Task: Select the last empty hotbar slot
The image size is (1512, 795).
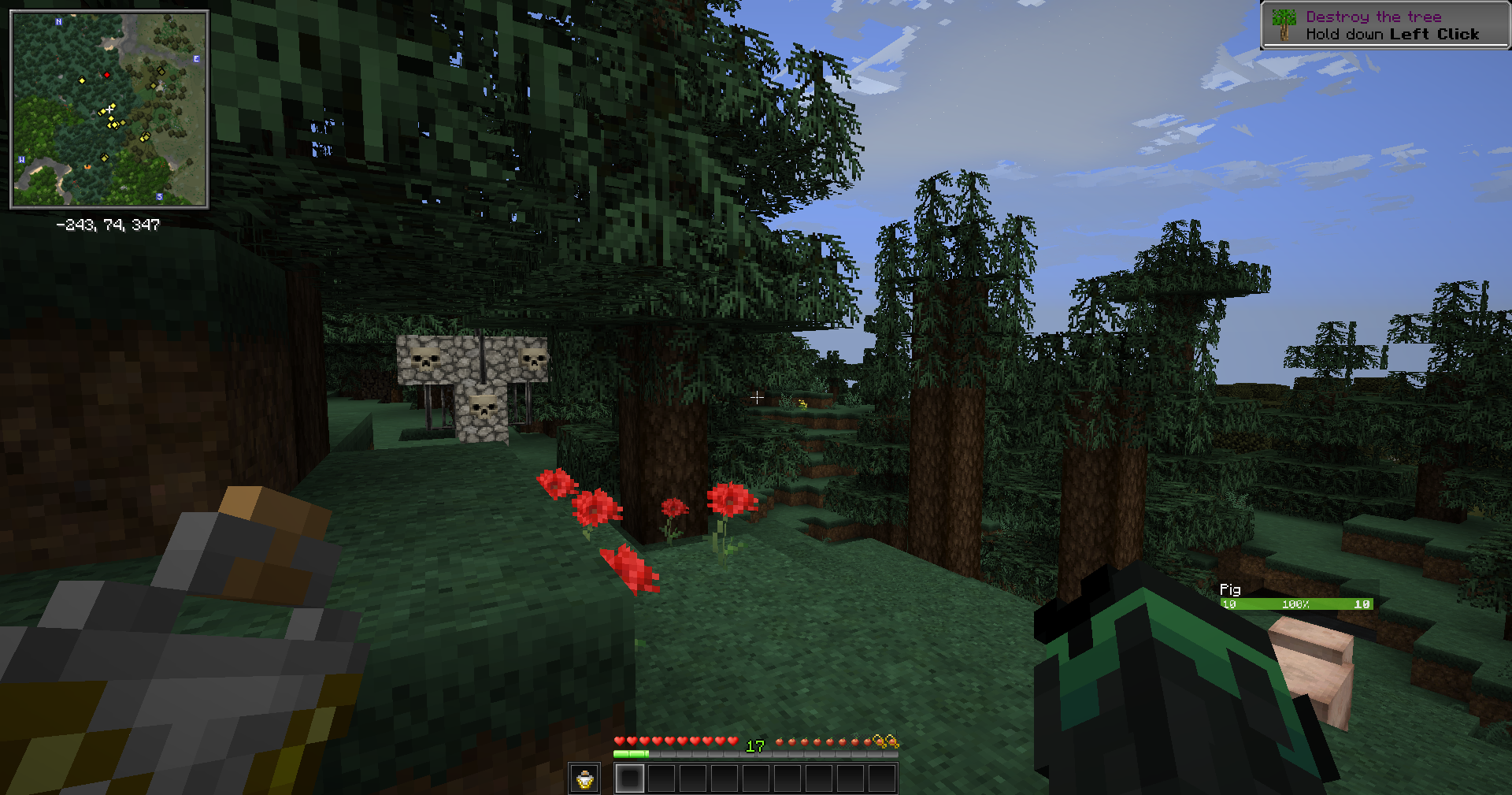Action: point(883,779)
